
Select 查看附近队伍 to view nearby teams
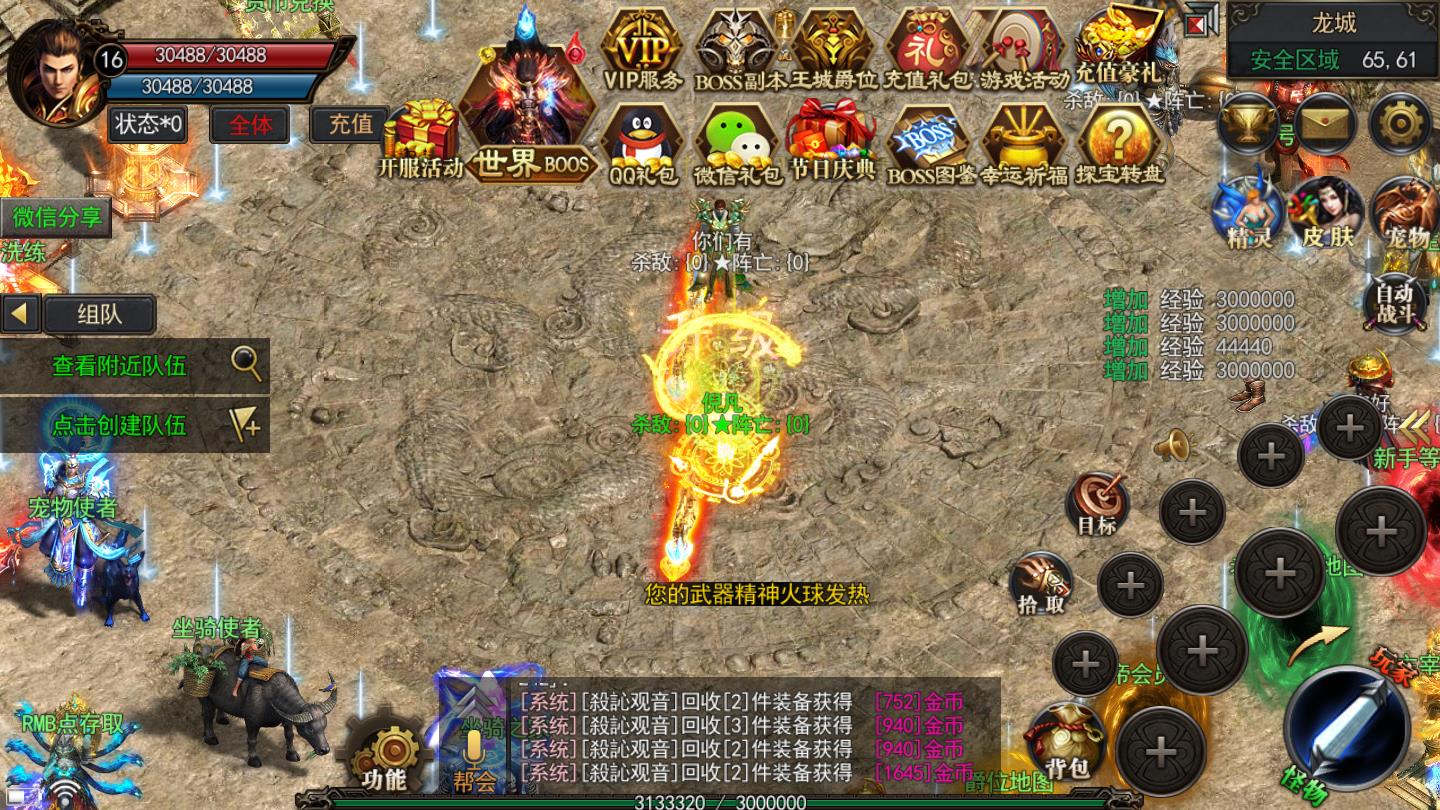pyautogui.click(x=135, y=365)
